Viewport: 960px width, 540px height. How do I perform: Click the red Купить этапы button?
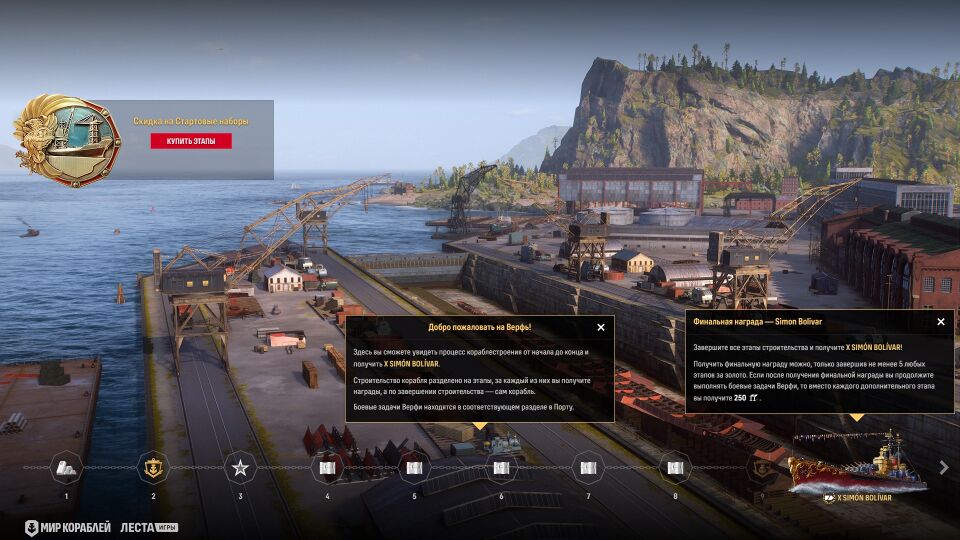click(x=191, y=141)
